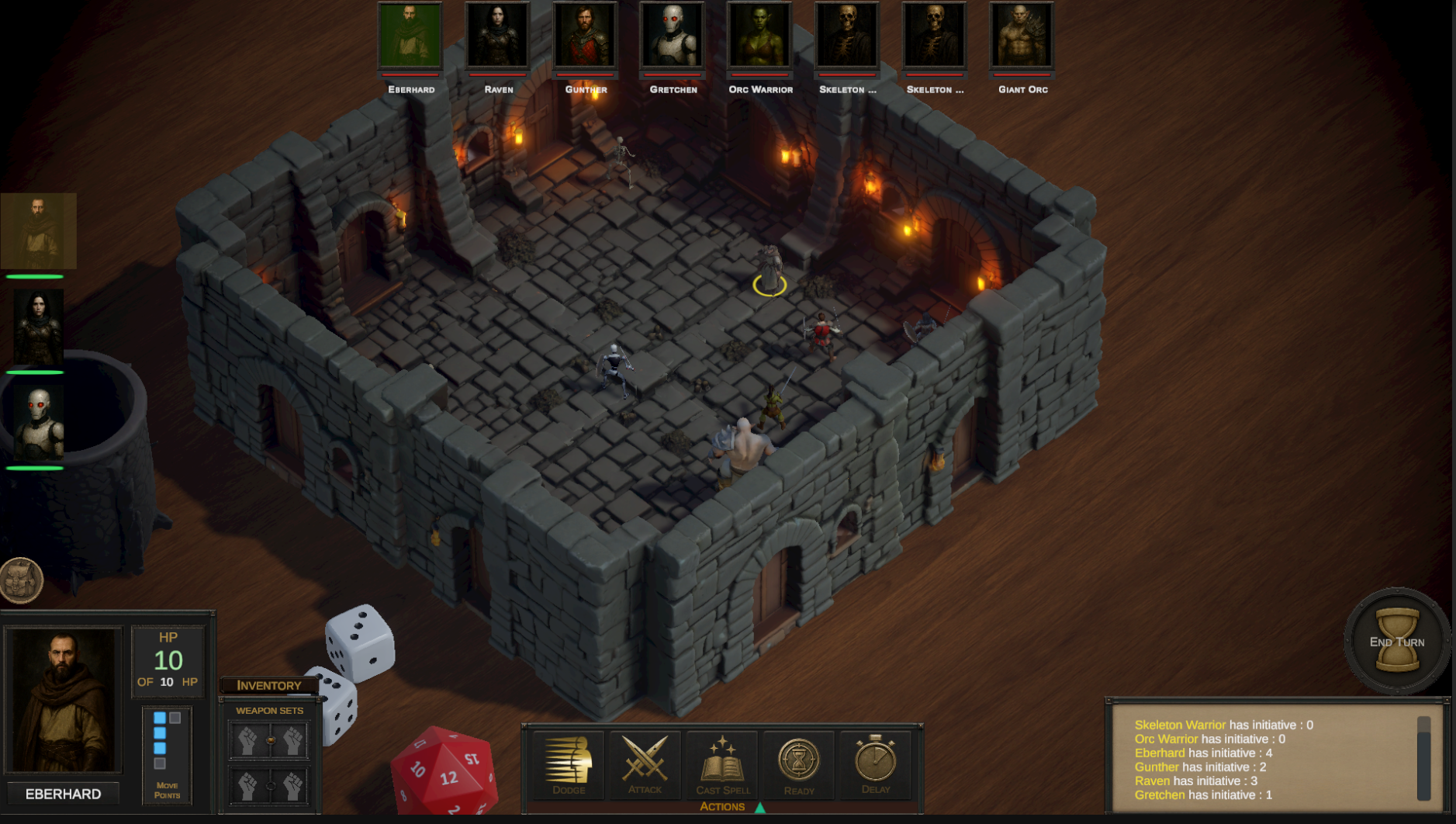Roll the red twenty-sided die
This screenshot has width=1456, height=824.
pos(445,773)
